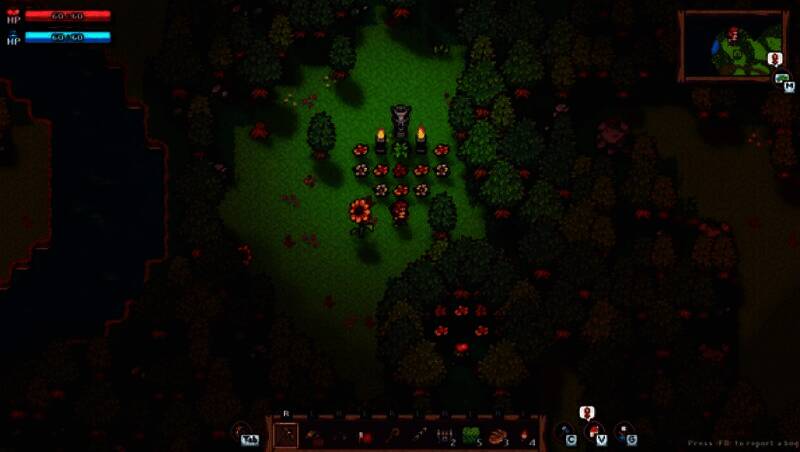This screenshot has height=452, width=800.
Task: Open the menu icon left of the hotbar
Action: pyautogui.click(x=244, y=434)
